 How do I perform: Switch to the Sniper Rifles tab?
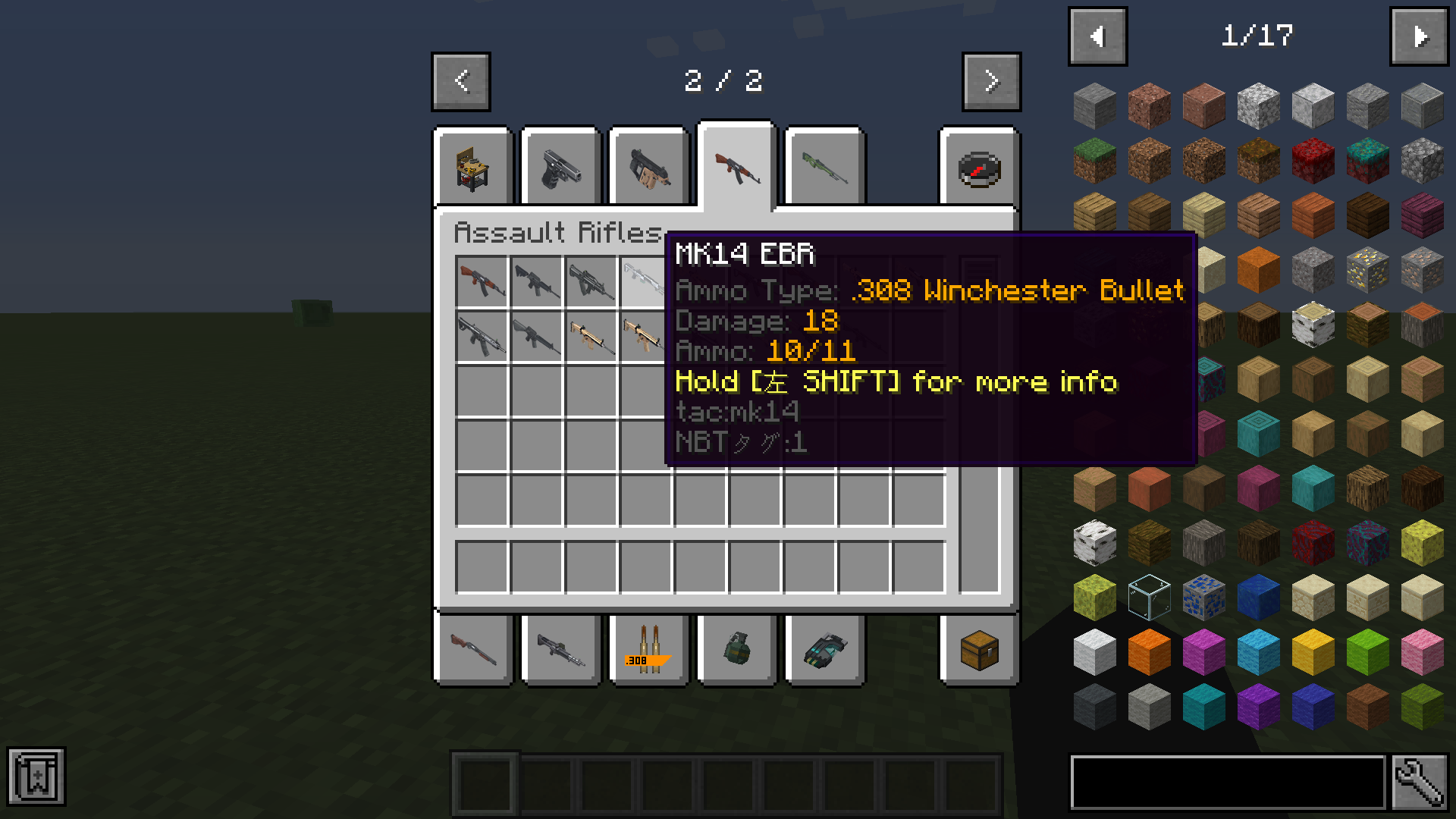tap(824, 168)
